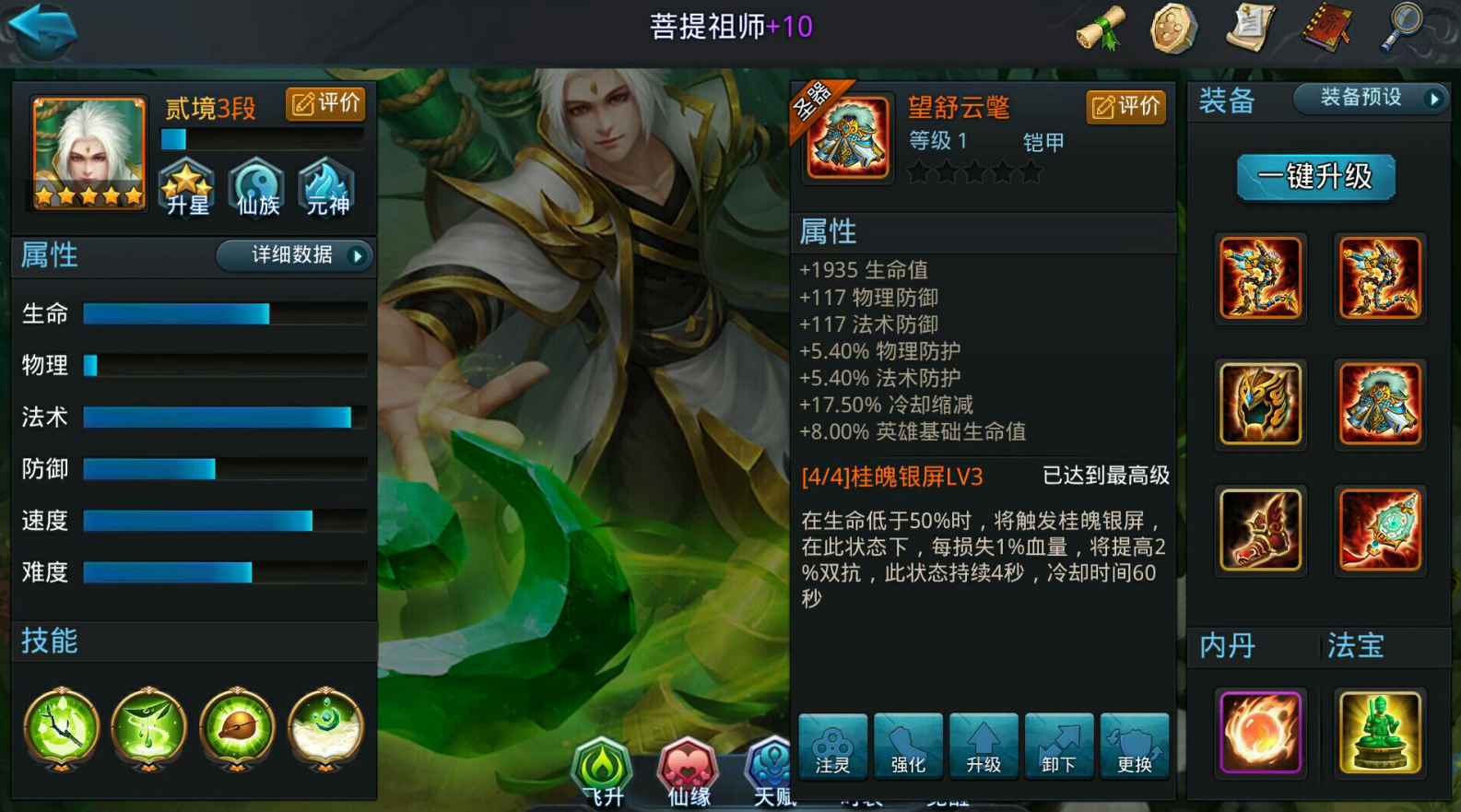Screen dimensions: 1461x812
Task: Expand the 详细数据 detailed stats panel
Action: pyautogui.click(x=293, y=256)
